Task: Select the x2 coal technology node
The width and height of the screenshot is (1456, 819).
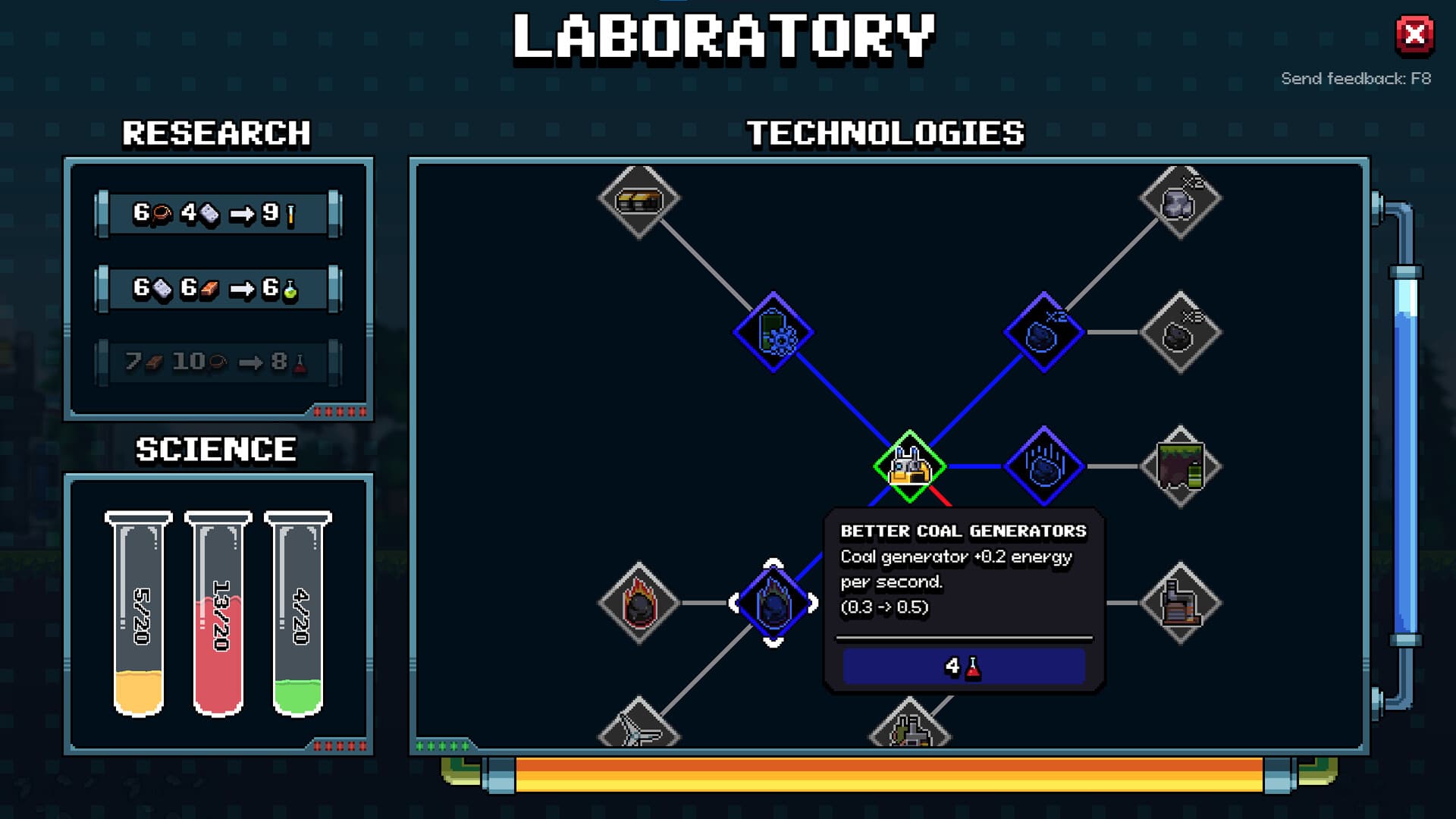Action: (x=1046, y=330)
